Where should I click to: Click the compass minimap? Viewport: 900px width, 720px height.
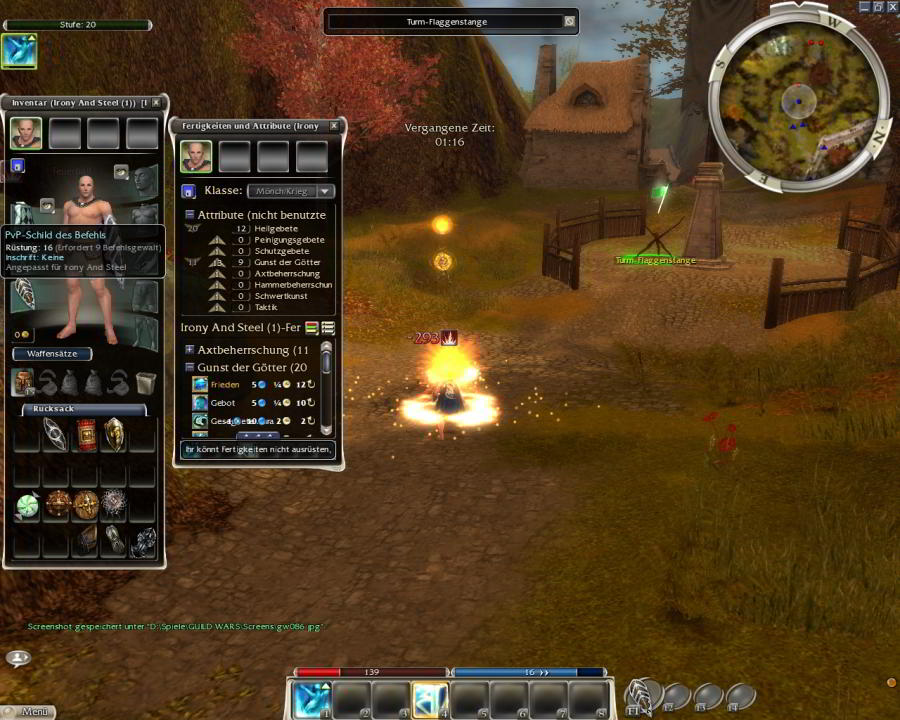pos(798,100)
